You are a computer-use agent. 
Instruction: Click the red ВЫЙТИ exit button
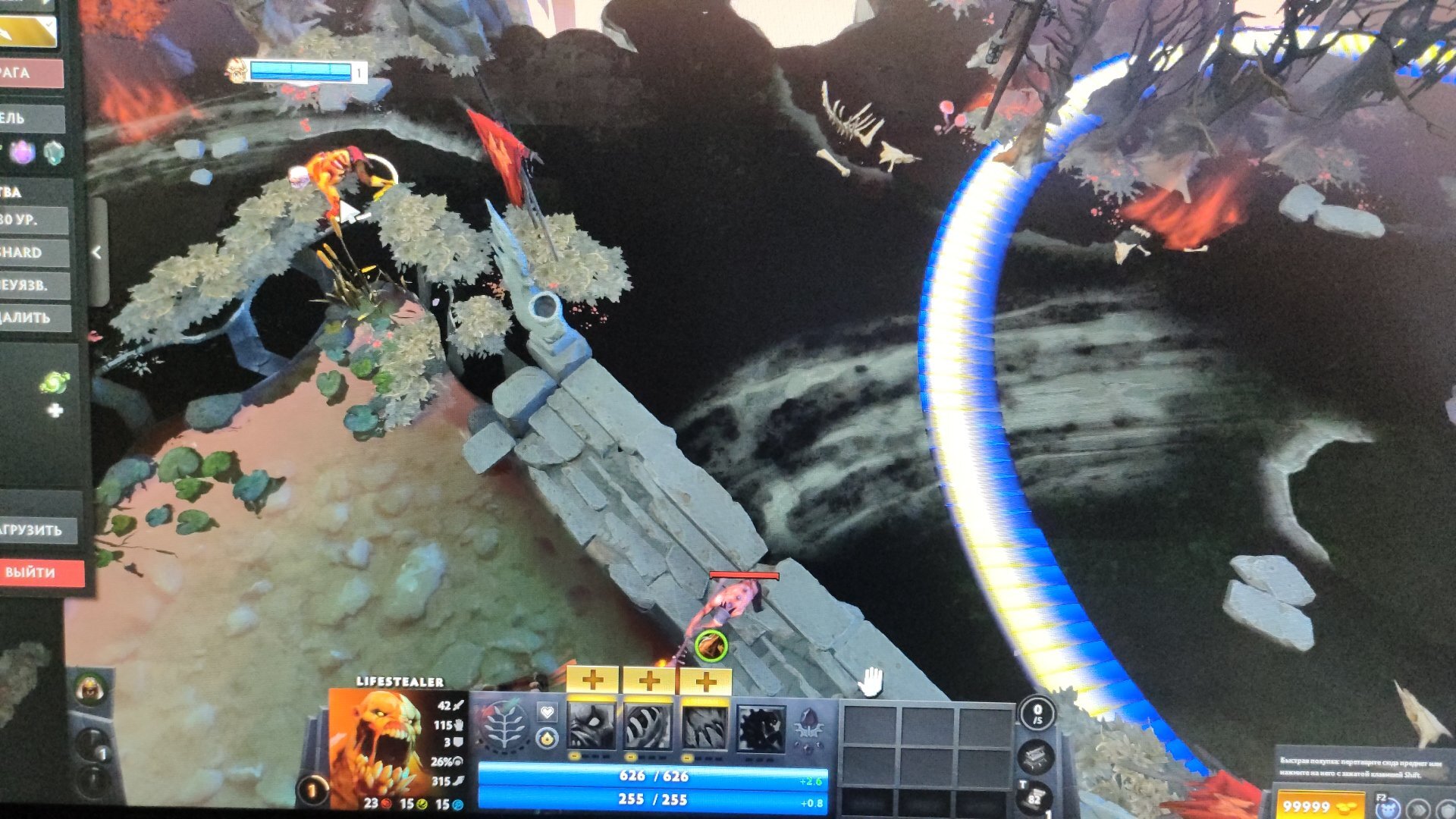39,573
